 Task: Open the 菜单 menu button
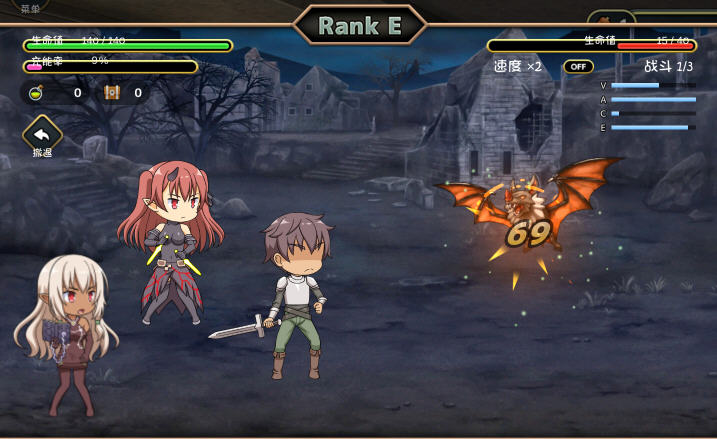(x=30, y=8)
